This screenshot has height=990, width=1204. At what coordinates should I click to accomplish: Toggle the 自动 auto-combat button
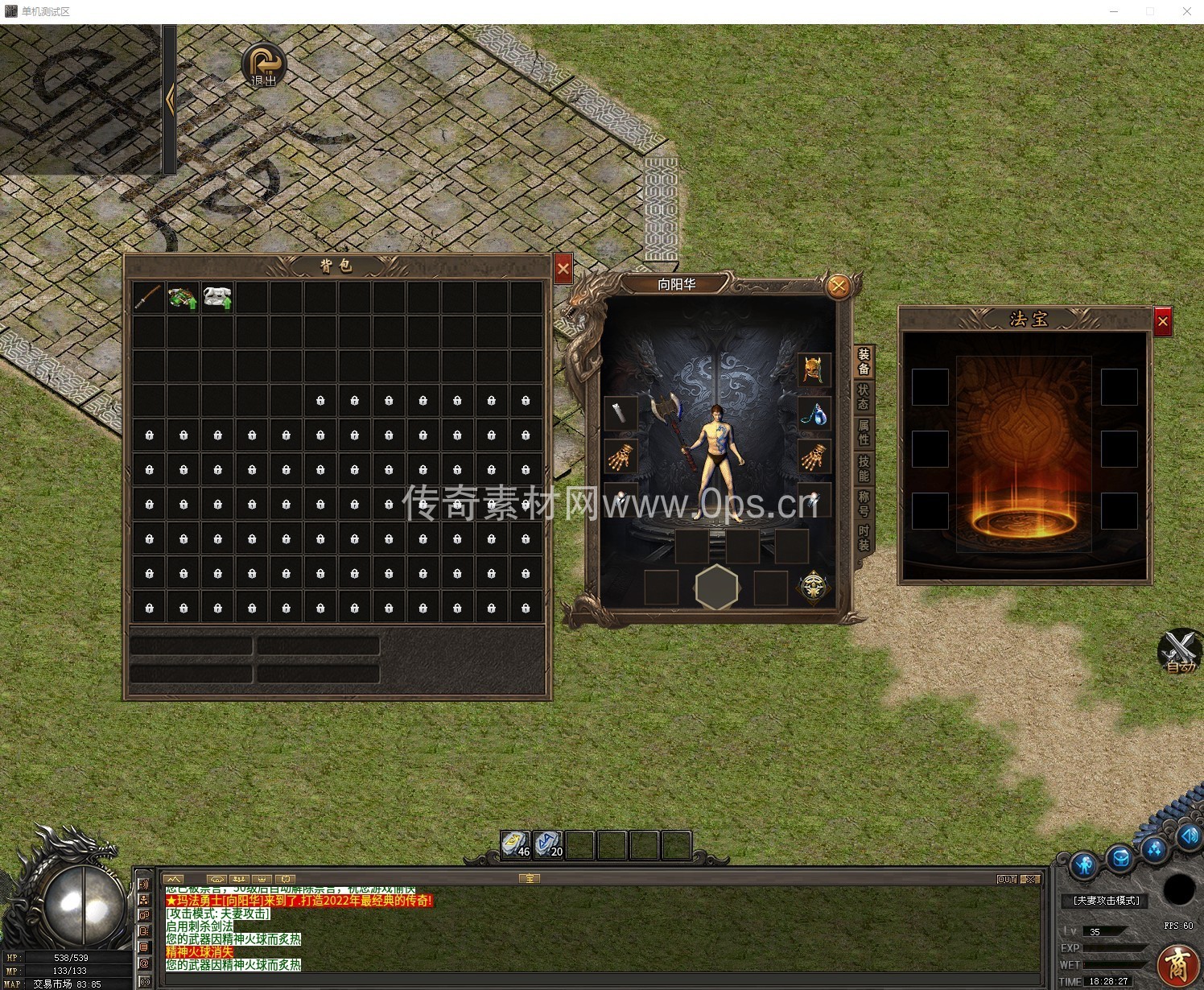pos(1179,650)
